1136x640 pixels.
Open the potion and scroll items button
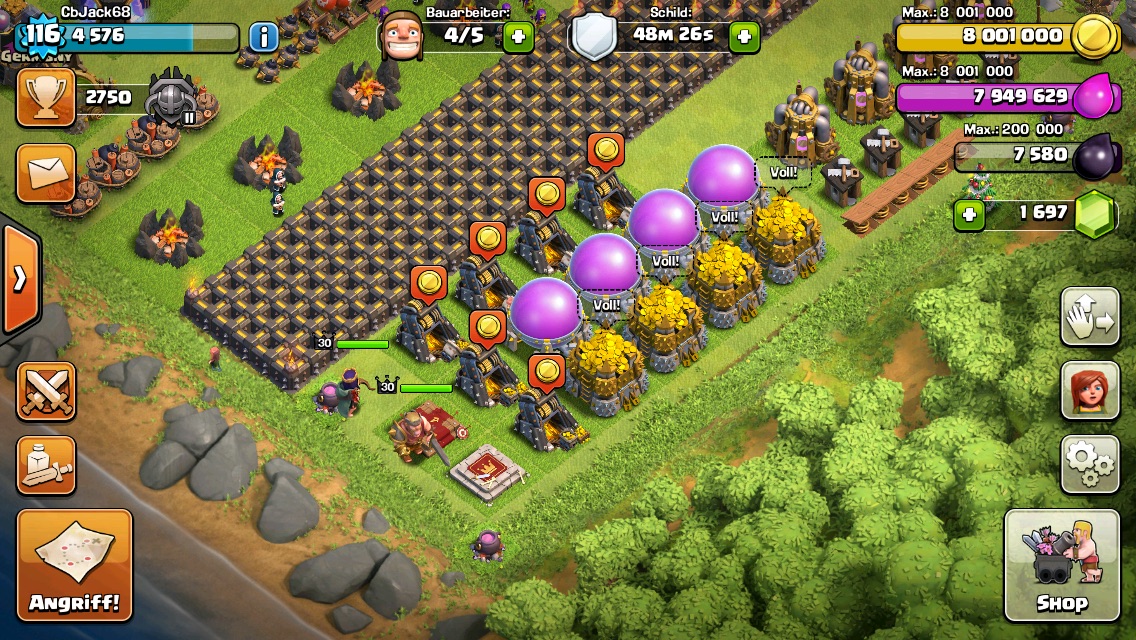[x=46, y=465]
